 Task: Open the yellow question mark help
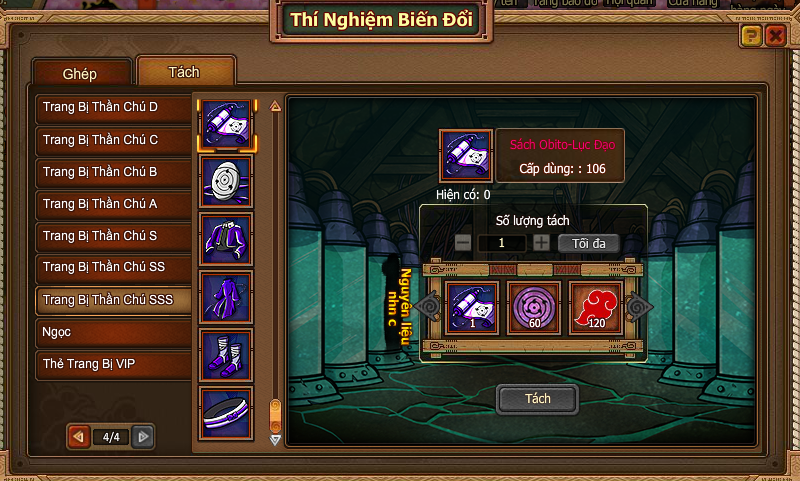pos(751,36)
